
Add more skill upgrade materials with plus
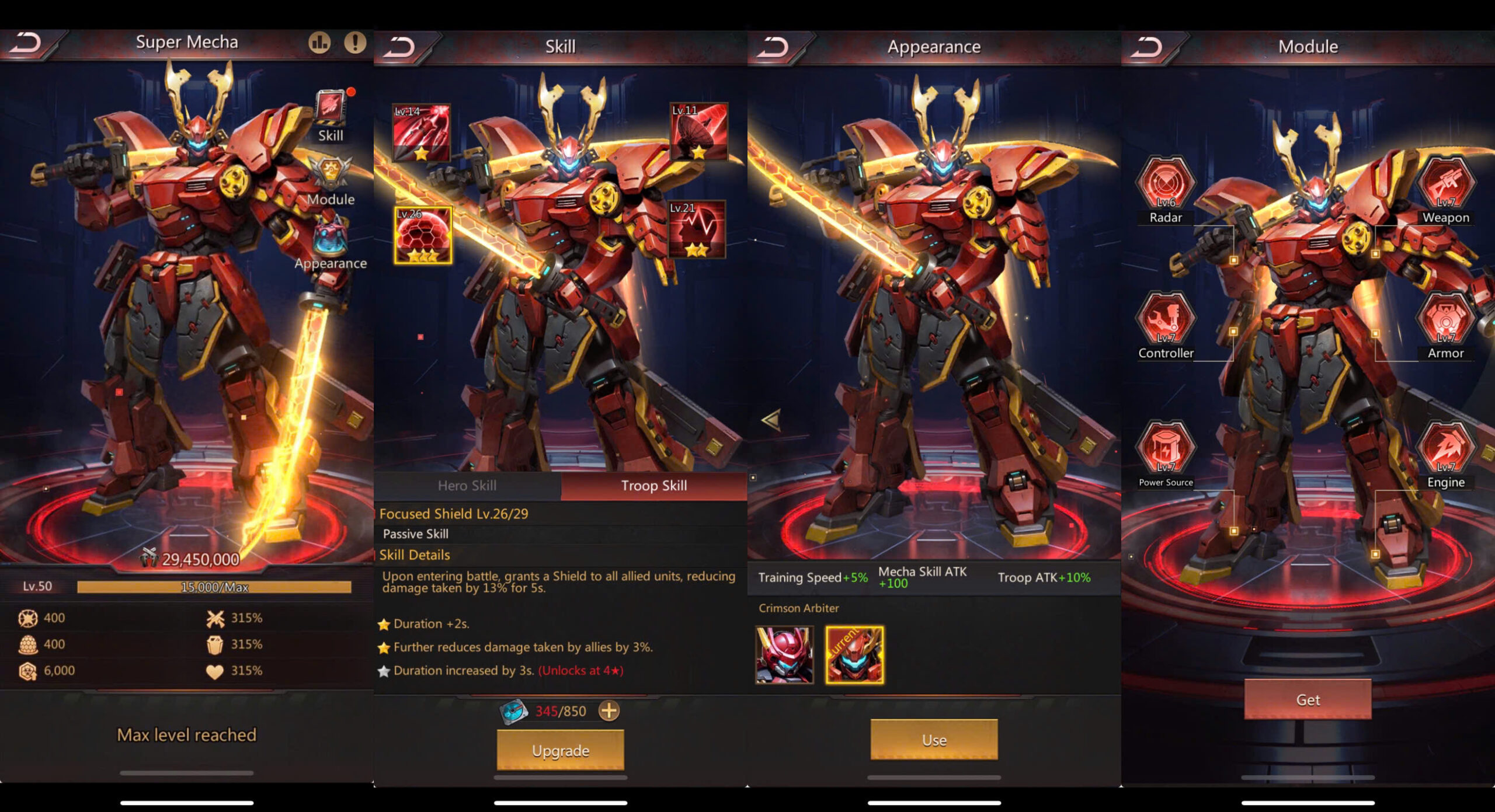(609, 710)
